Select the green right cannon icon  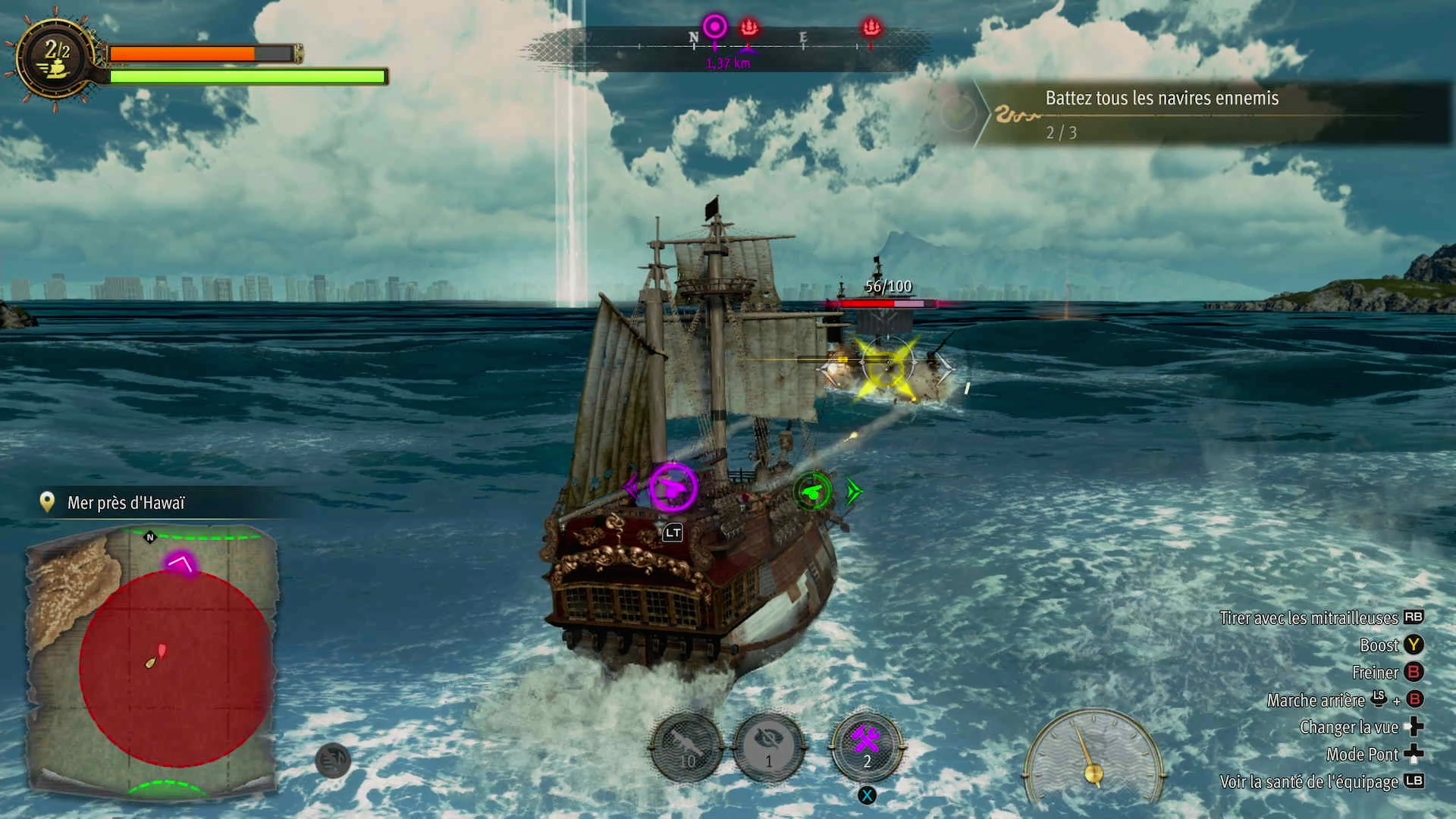[x=812, y=492]
